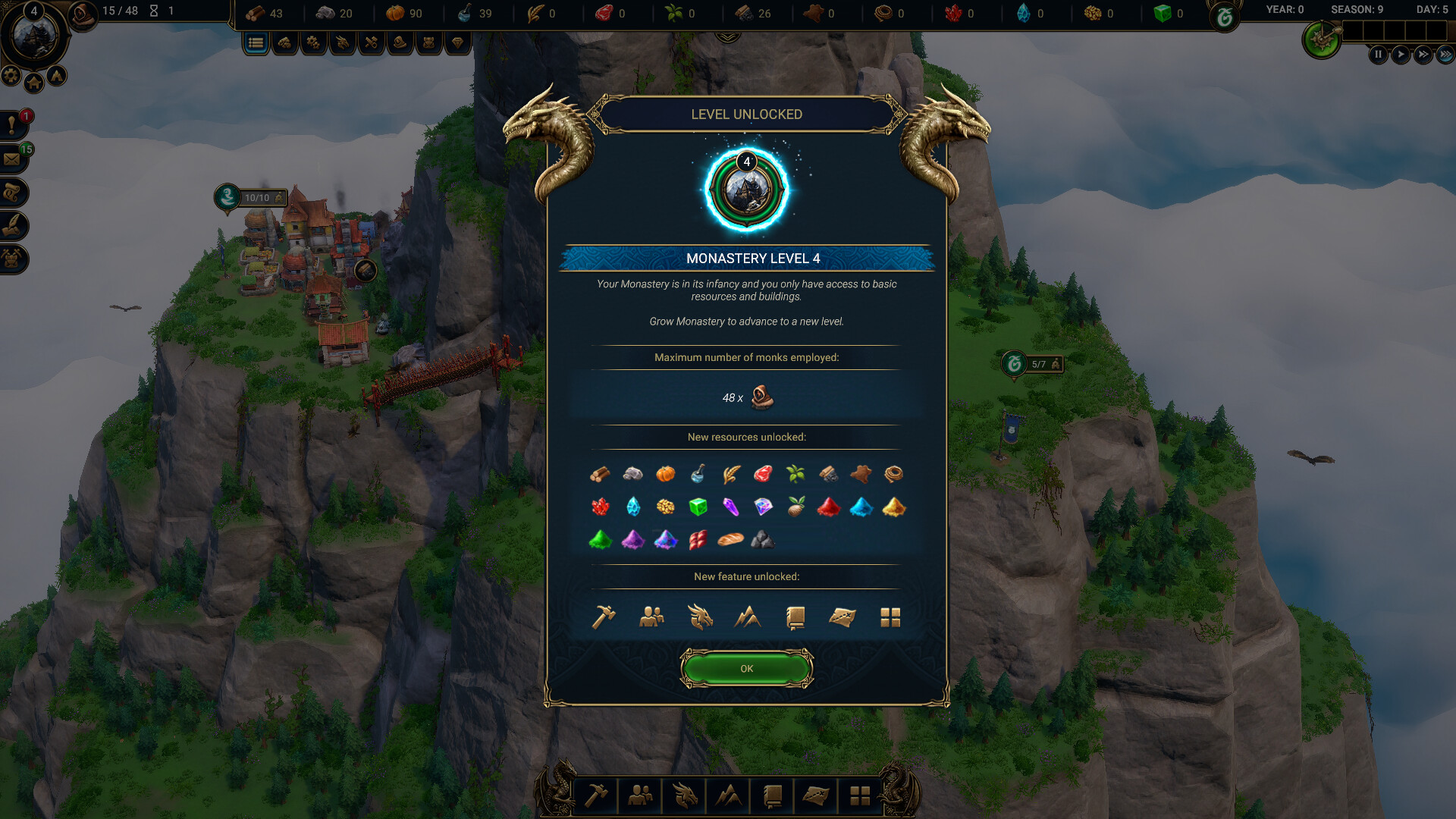Screen dimensions: 1456x819
Task: Open the monks menu in bottom bar
Action: tap(640, 795)
